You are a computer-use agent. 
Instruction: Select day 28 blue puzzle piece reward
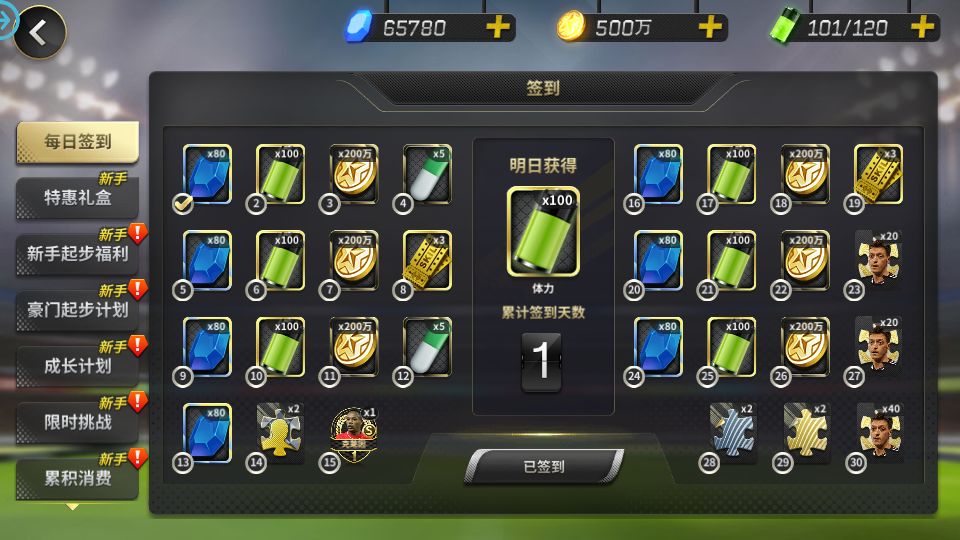[732, 431]
